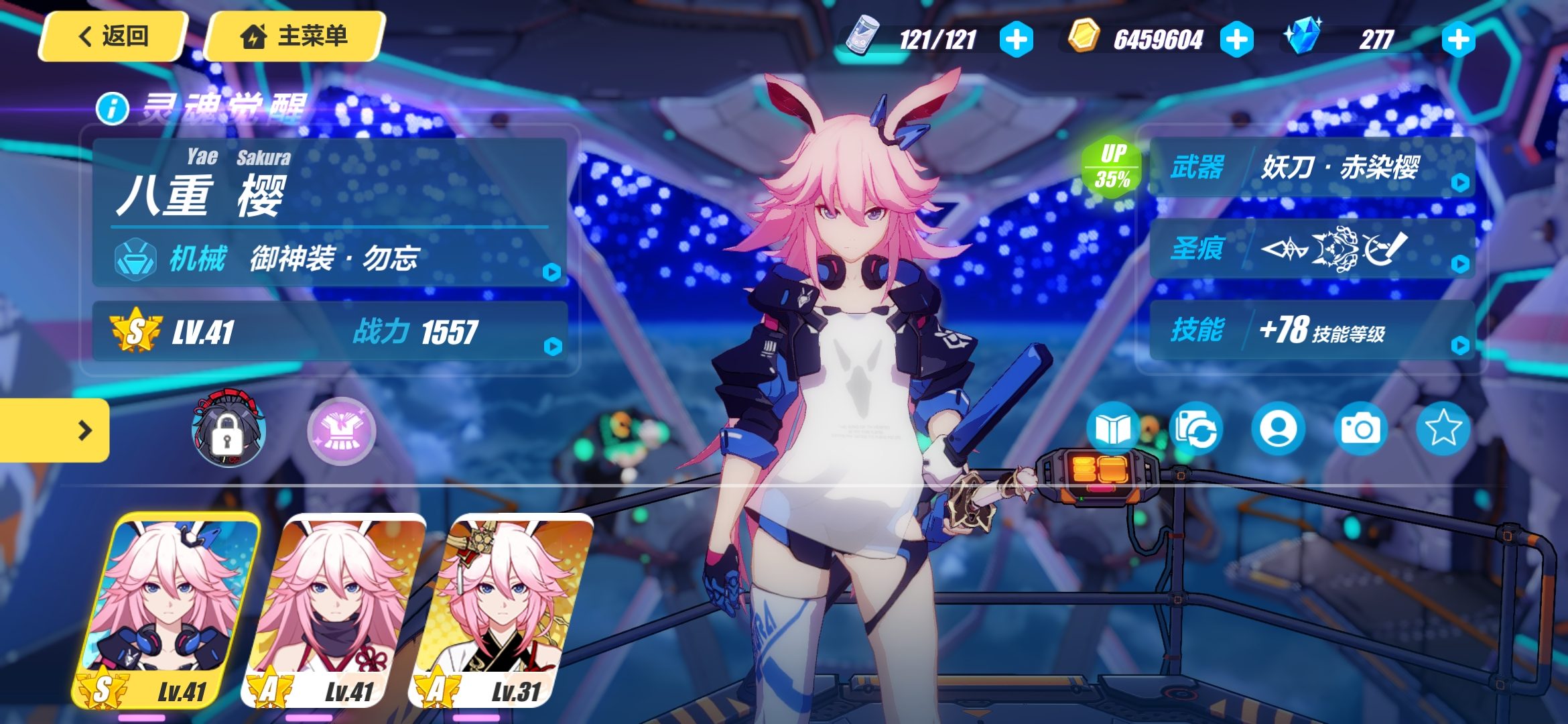
Task: Add stamina with the plus button
Action: click(1016, 40)
